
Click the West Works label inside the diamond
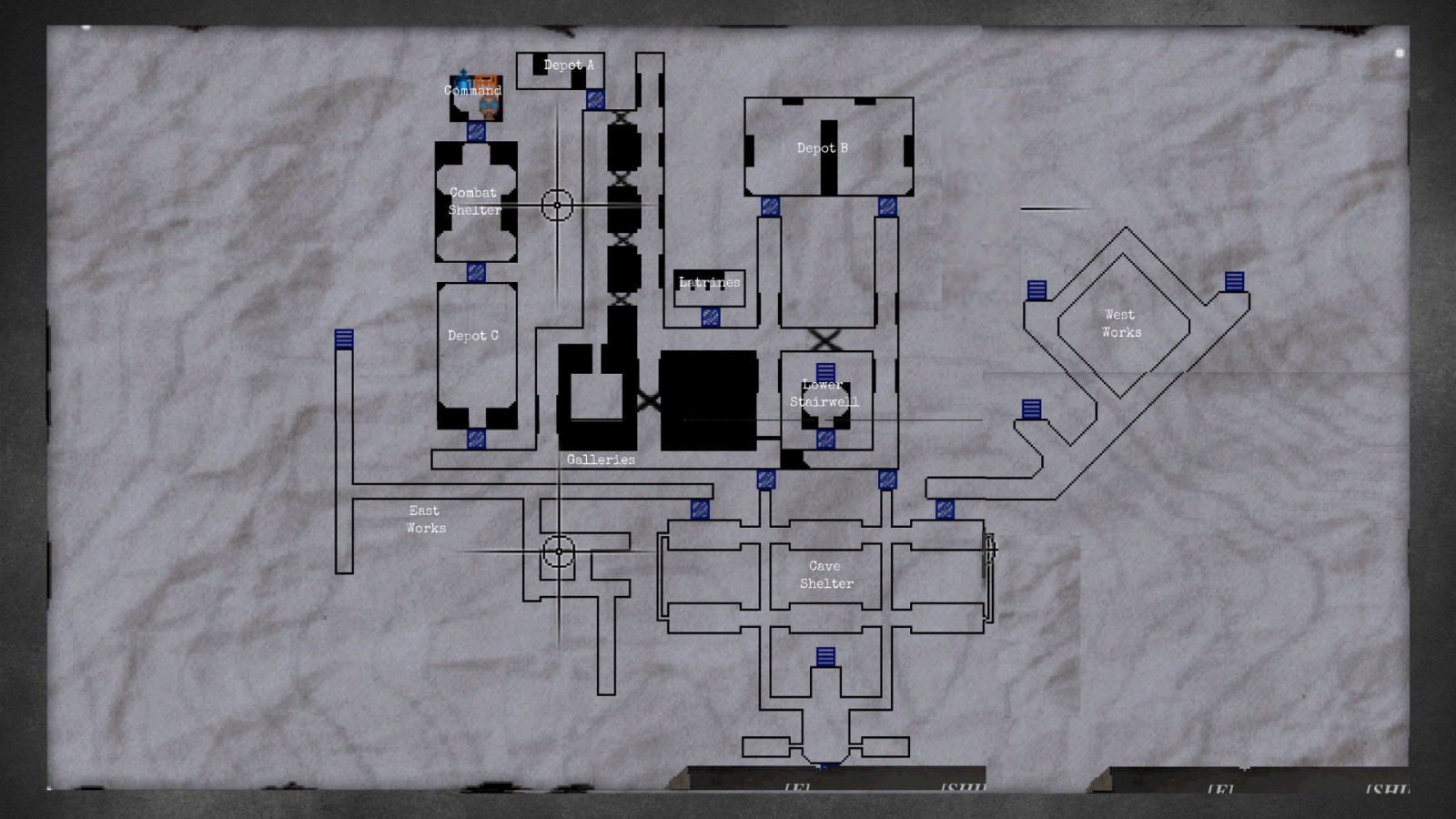(1120, 323)
